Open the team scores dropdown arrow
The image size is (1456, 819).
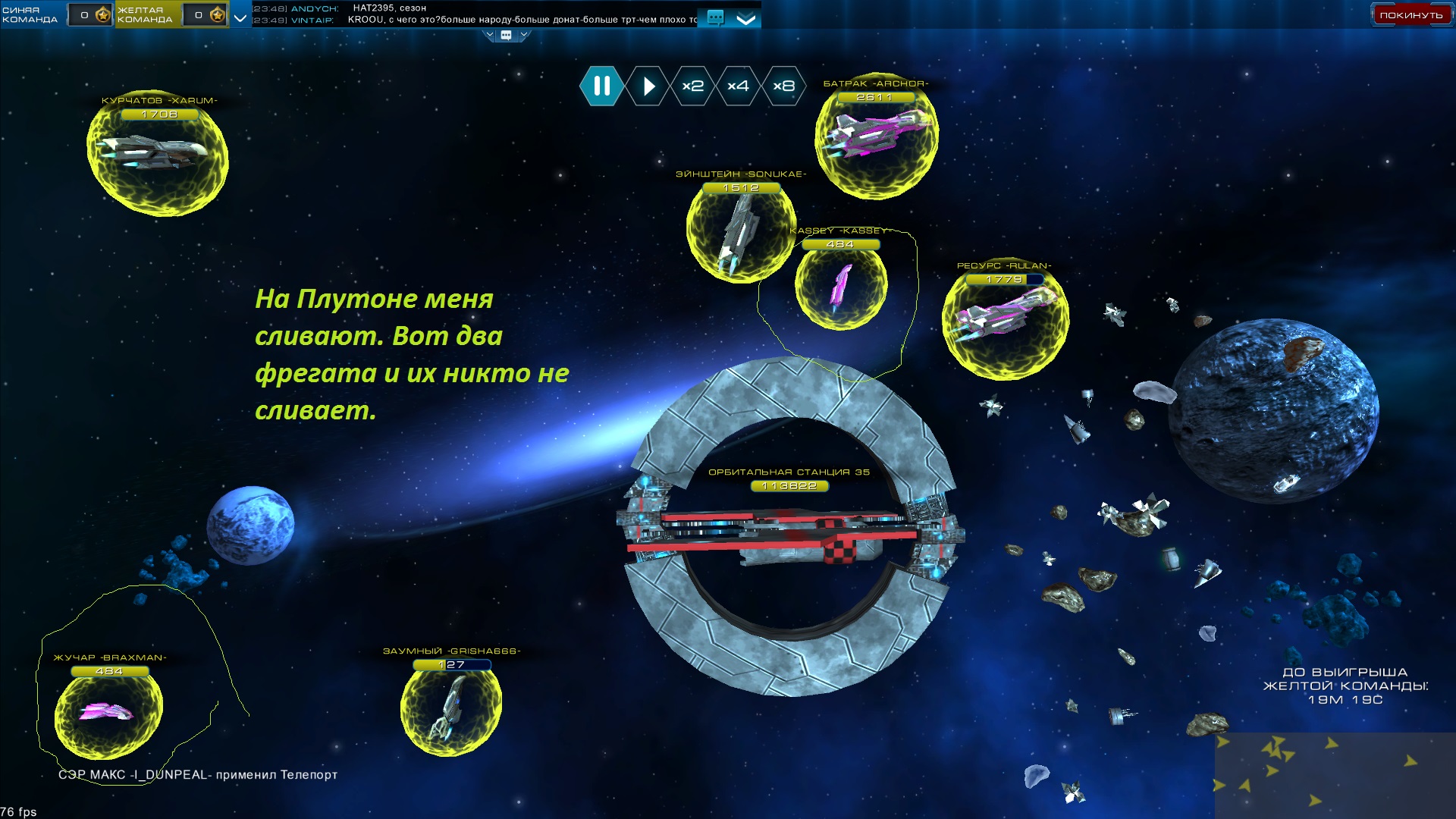tap(240, 17)
